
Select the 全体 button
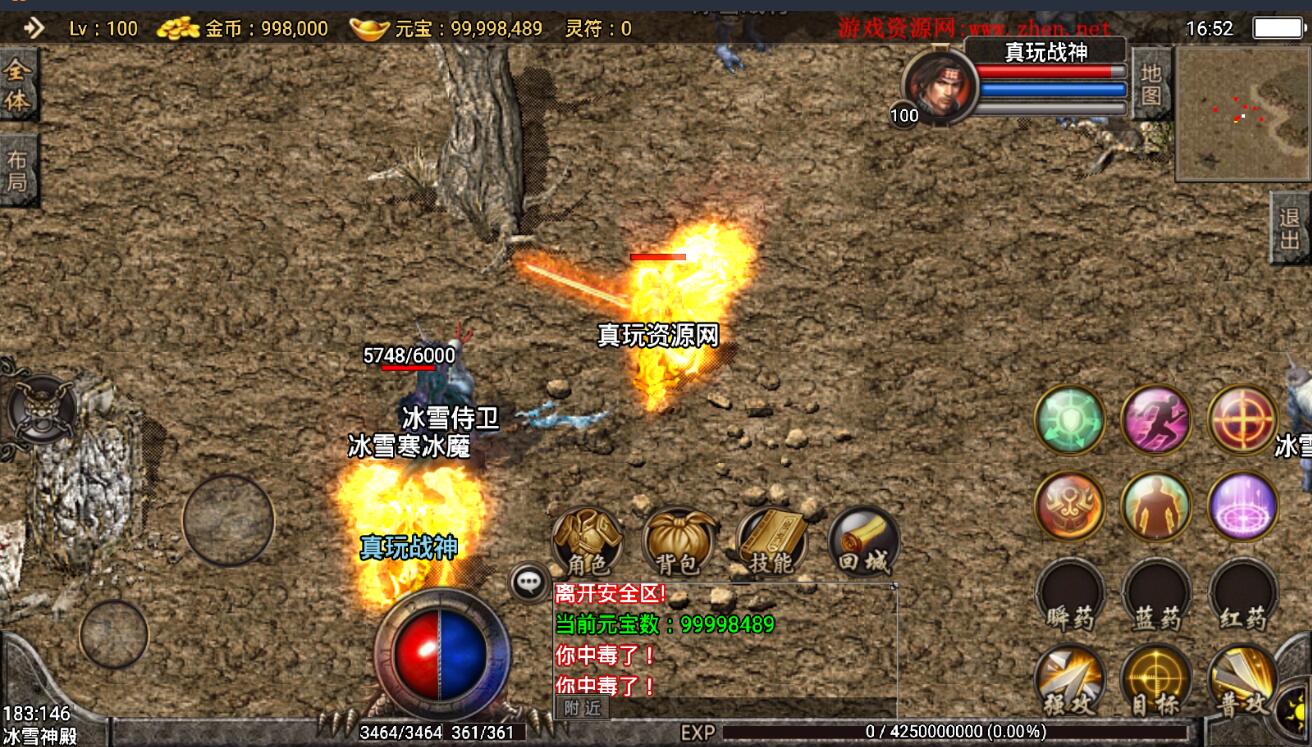pos(19,84)
